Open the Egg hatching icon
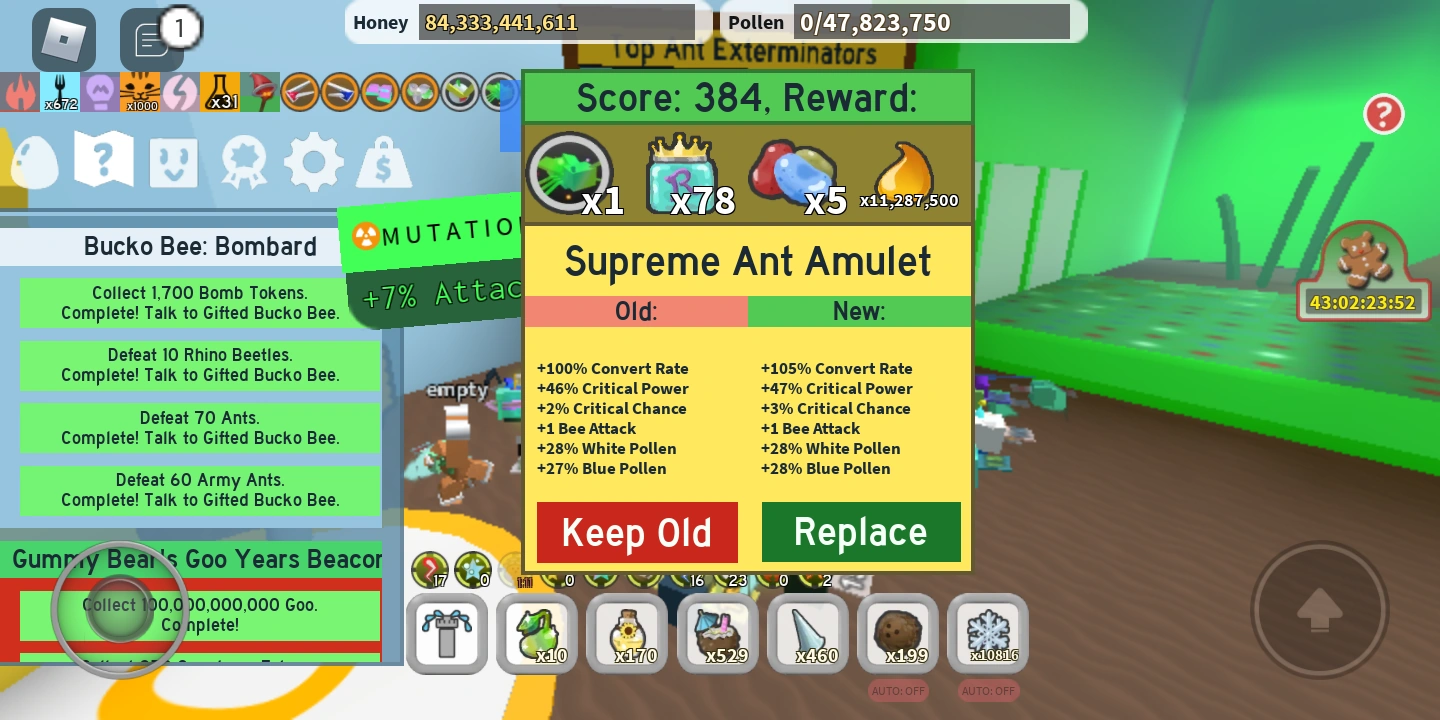Image resolution: width=1440 pixels, height=720 pixels. [33, 161]
